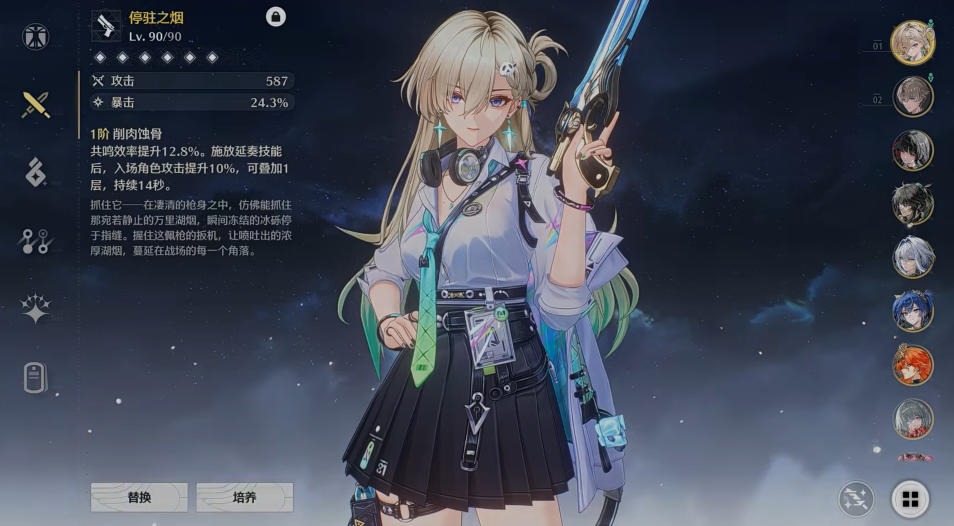This screenshot has width=954, height=526.
Task: Open the 培养 (upgrade weapon) button
Action: (x=244, y=497)
